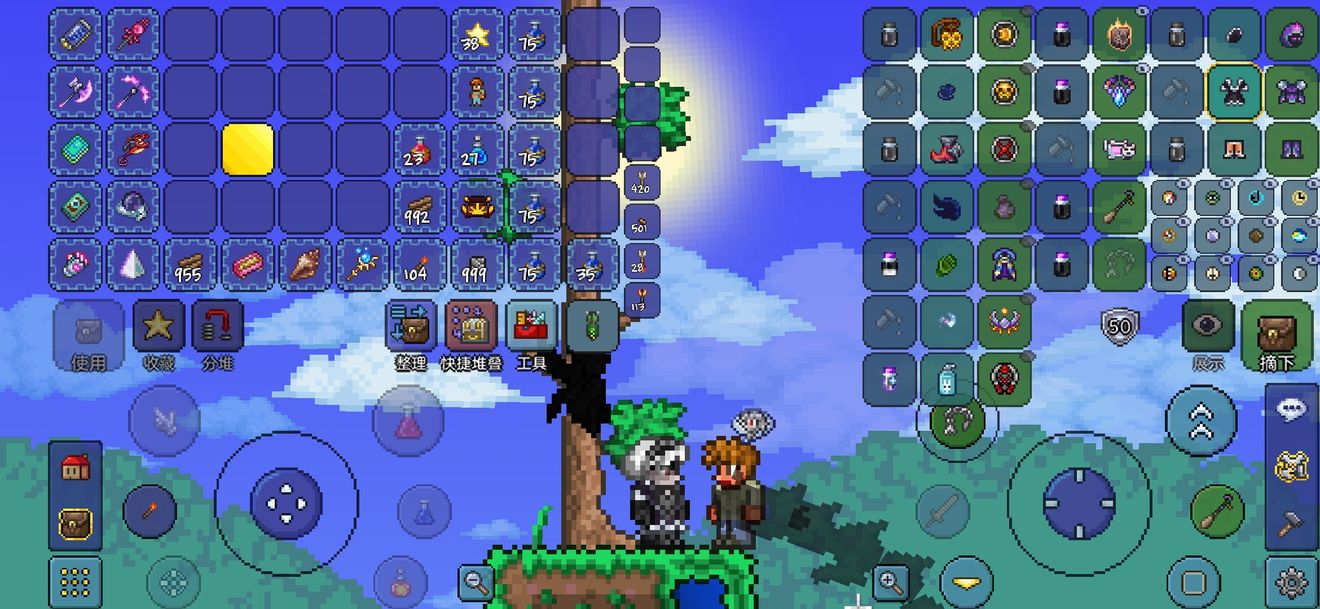The width and height of the screenshot is (1320, 609).
Task: Click the zoom-in magnifier button
Action: 890,579
